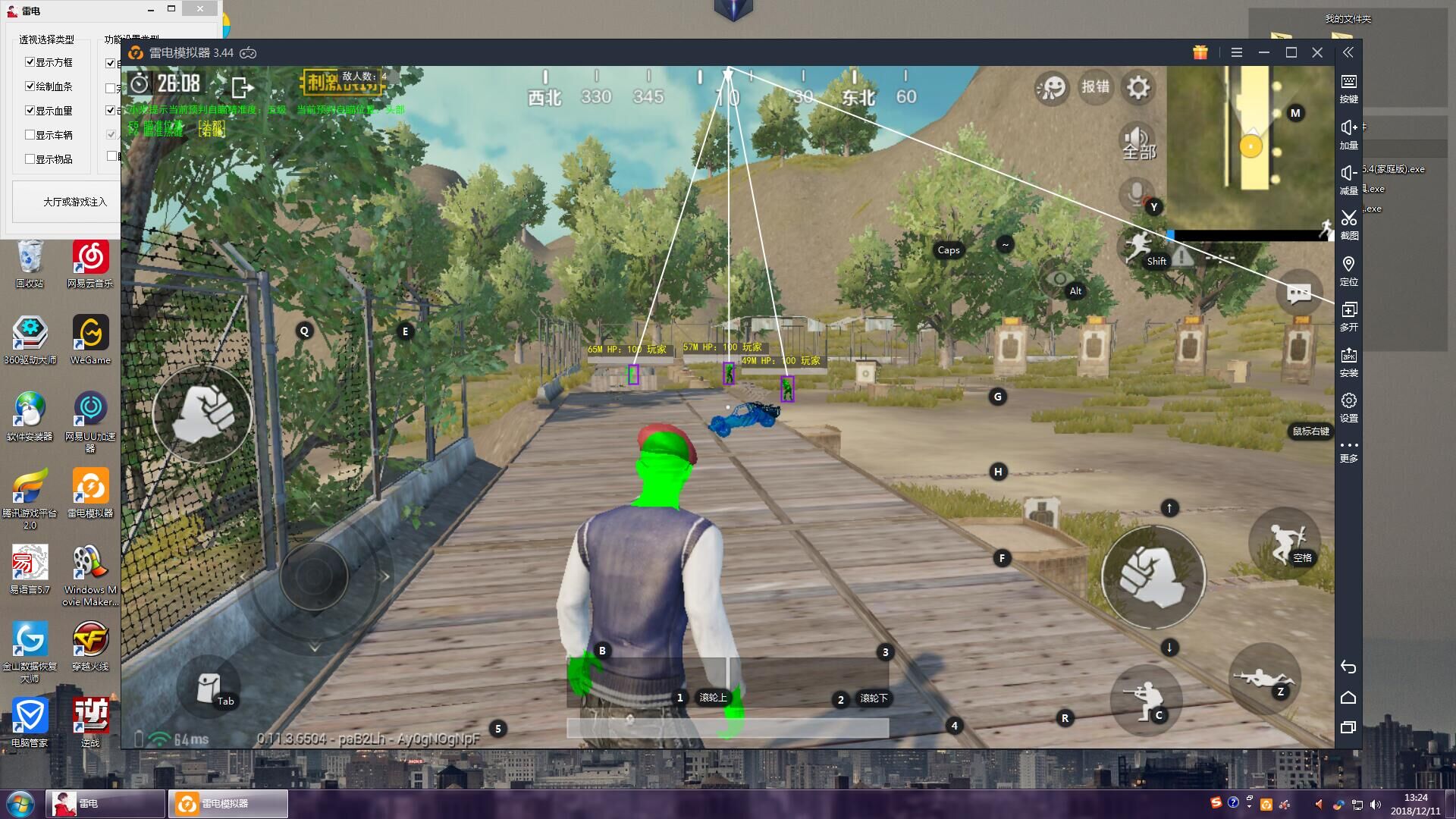The height and width of the screenshot is (819, 1456).
Task: Enable the 显示车辆 checkbox
Action: click(30, 135)
